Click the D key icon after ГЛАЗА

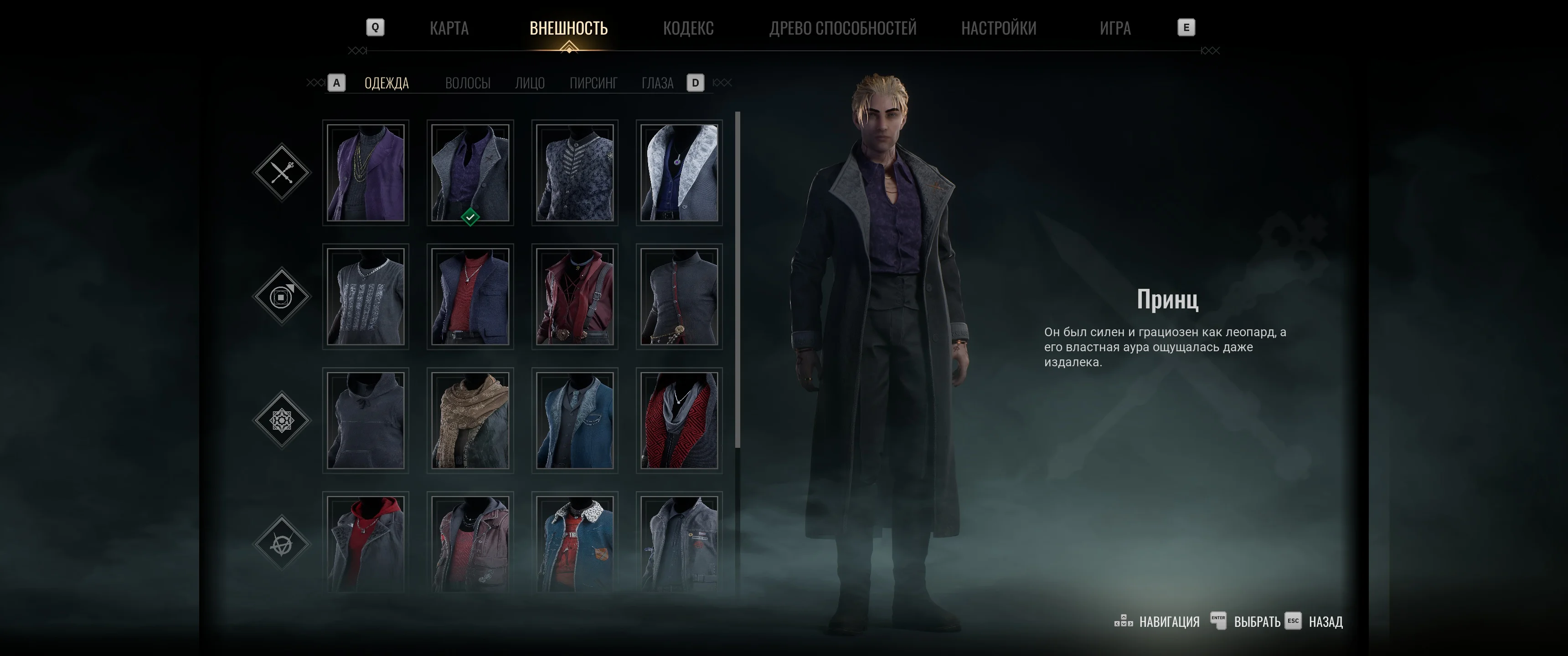[x=695, y=83]
